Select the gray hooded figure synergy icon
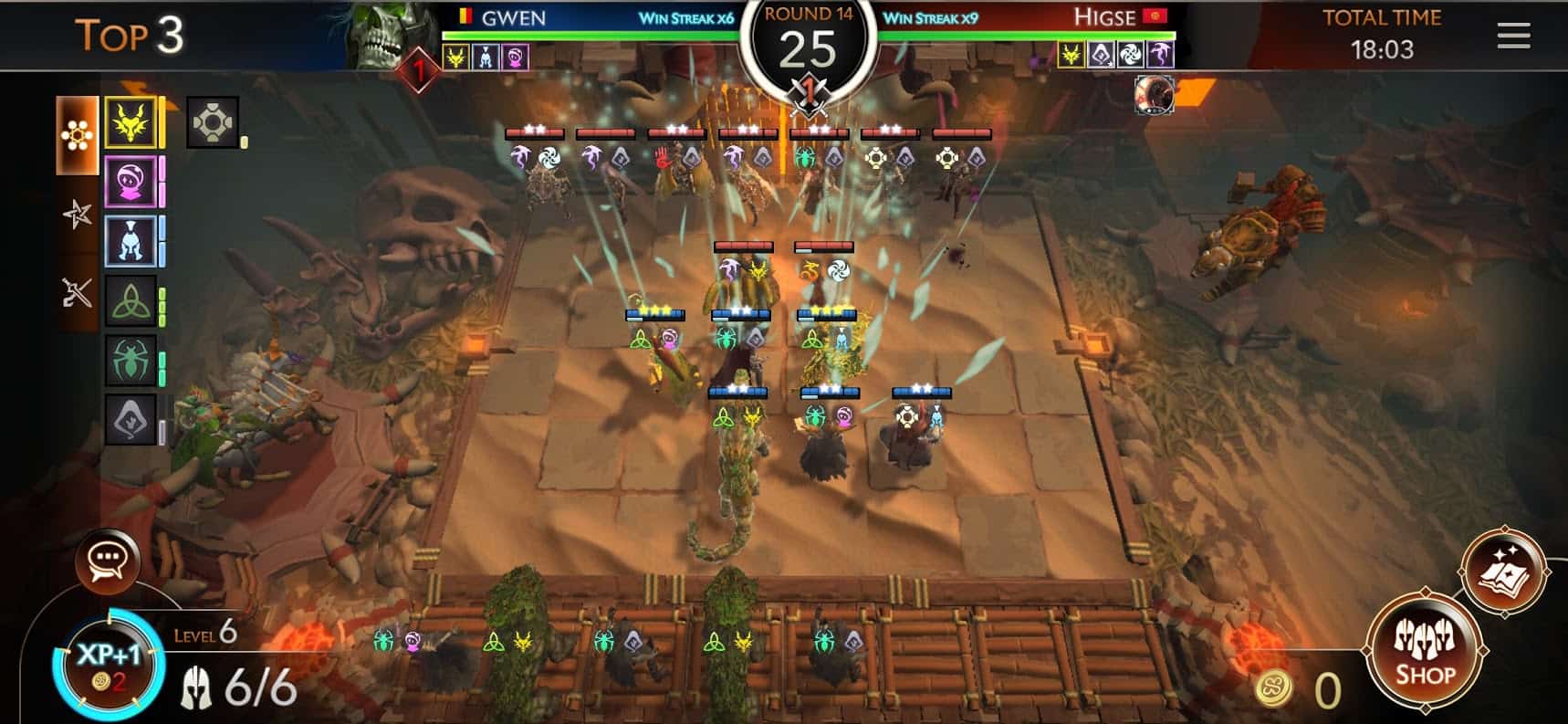 pos(131,420)
